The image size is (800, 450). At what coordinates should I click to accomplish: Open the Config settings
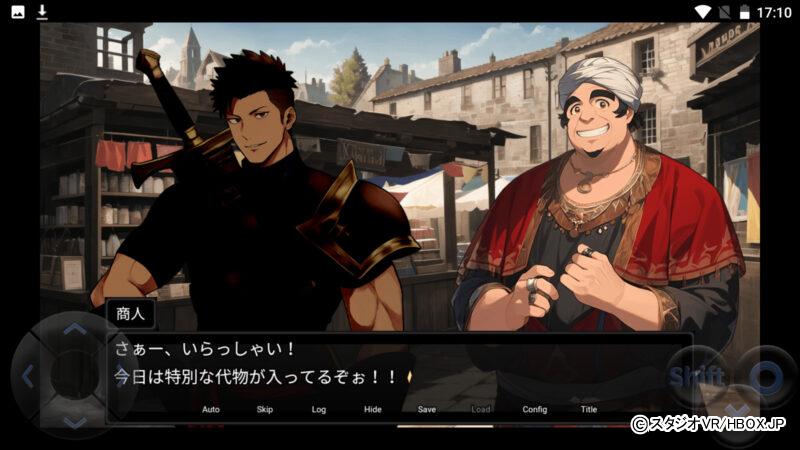[x=535, y=409]
